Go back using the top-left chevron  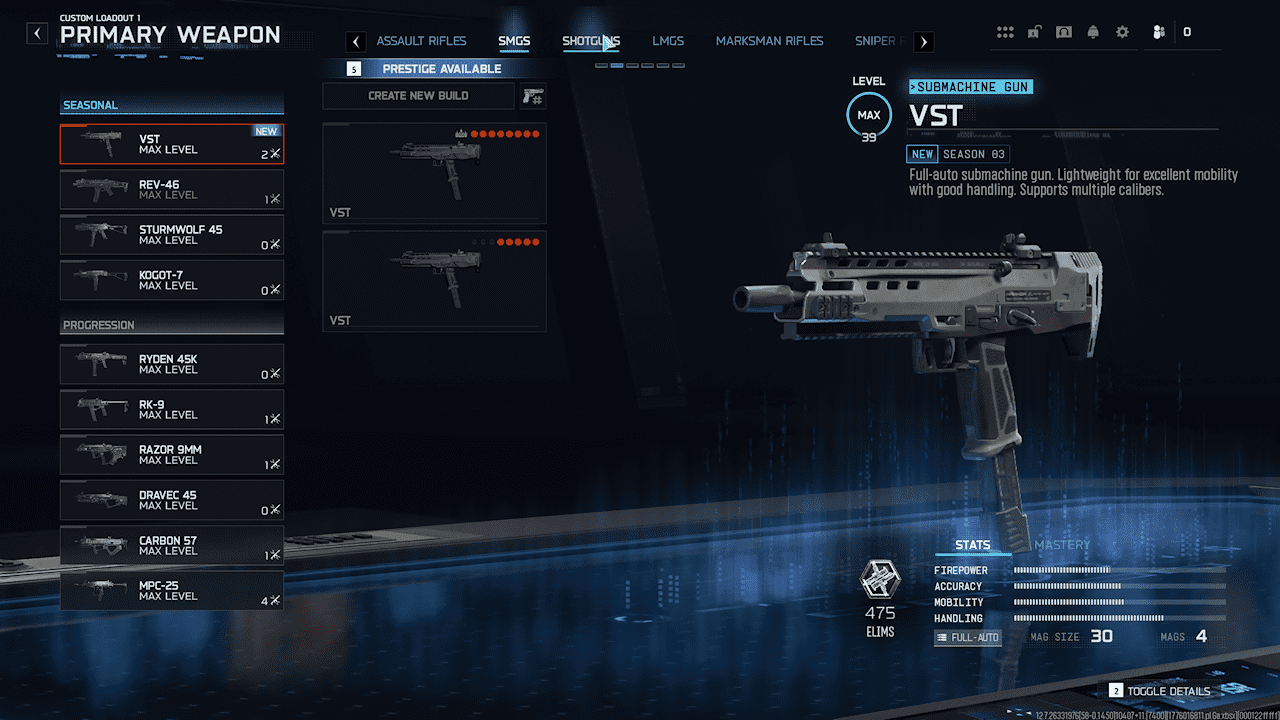(36, 32)
